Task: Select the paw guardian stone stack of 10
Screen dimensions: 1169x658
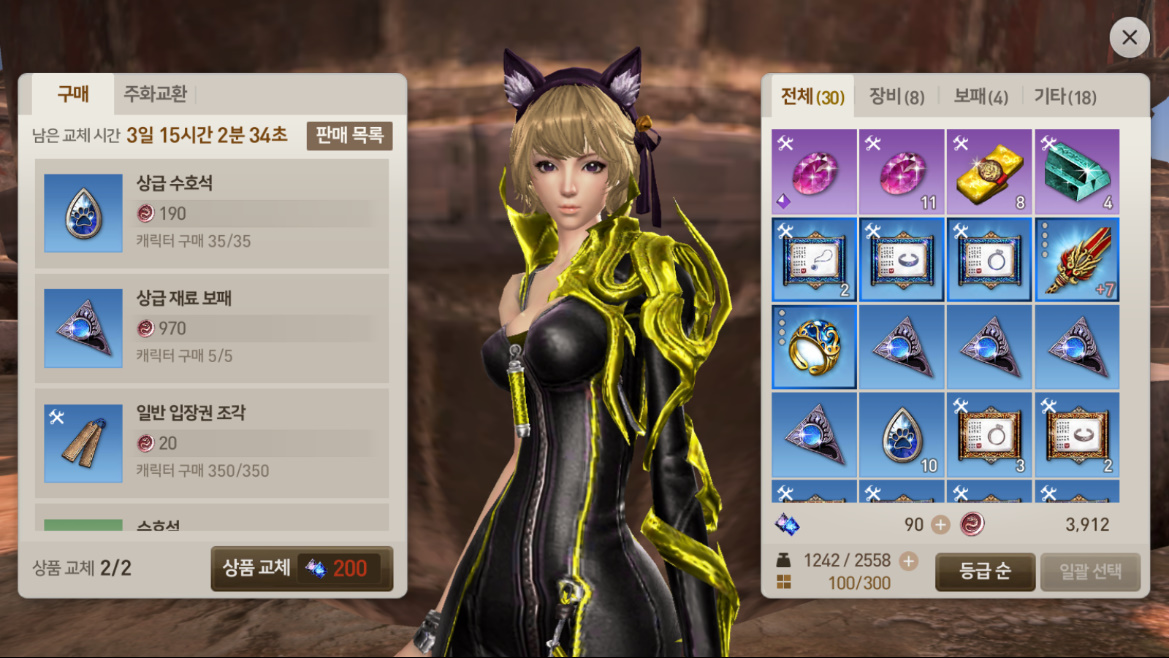Action: coord(901,435)
